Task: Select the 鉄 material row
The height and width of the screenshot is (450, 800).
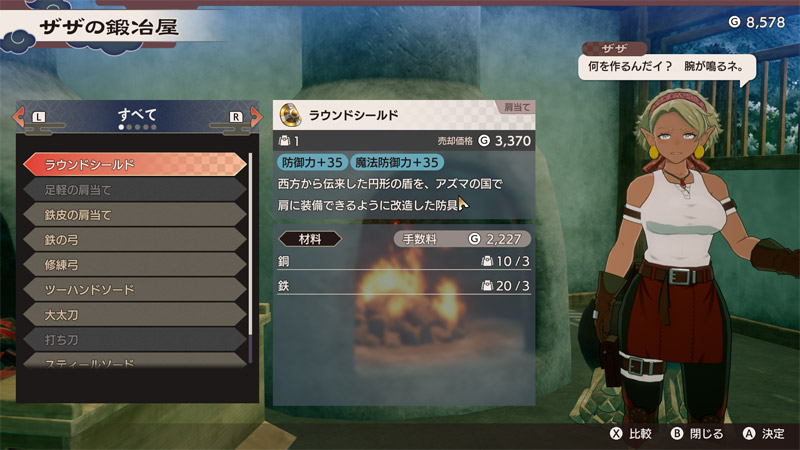Action: [403, 286]
